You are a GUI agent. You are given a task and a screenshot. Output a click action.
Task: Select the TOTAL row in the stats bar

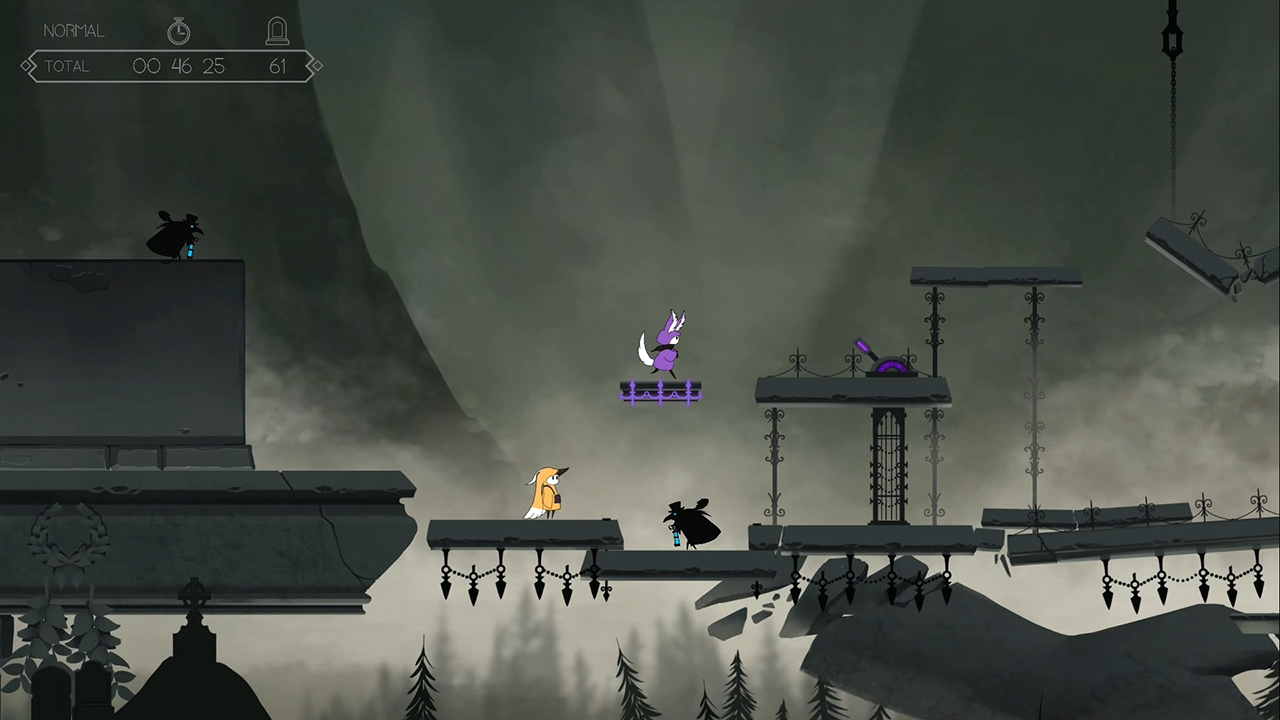coord(68,66)
